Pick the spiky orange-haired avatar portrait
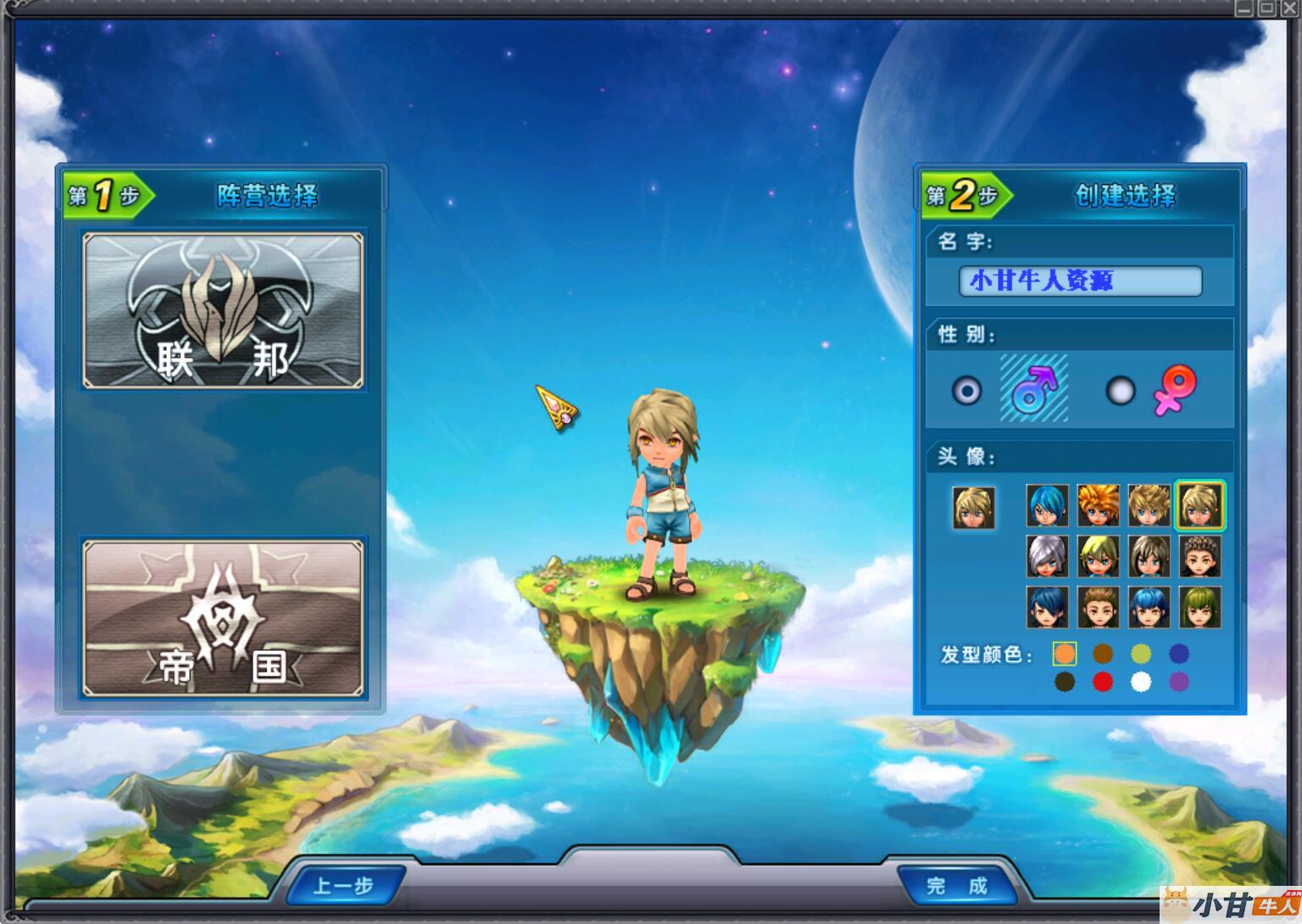Image resolution: width=1302 pixels, height=924 pixels. coord(1099,506)
